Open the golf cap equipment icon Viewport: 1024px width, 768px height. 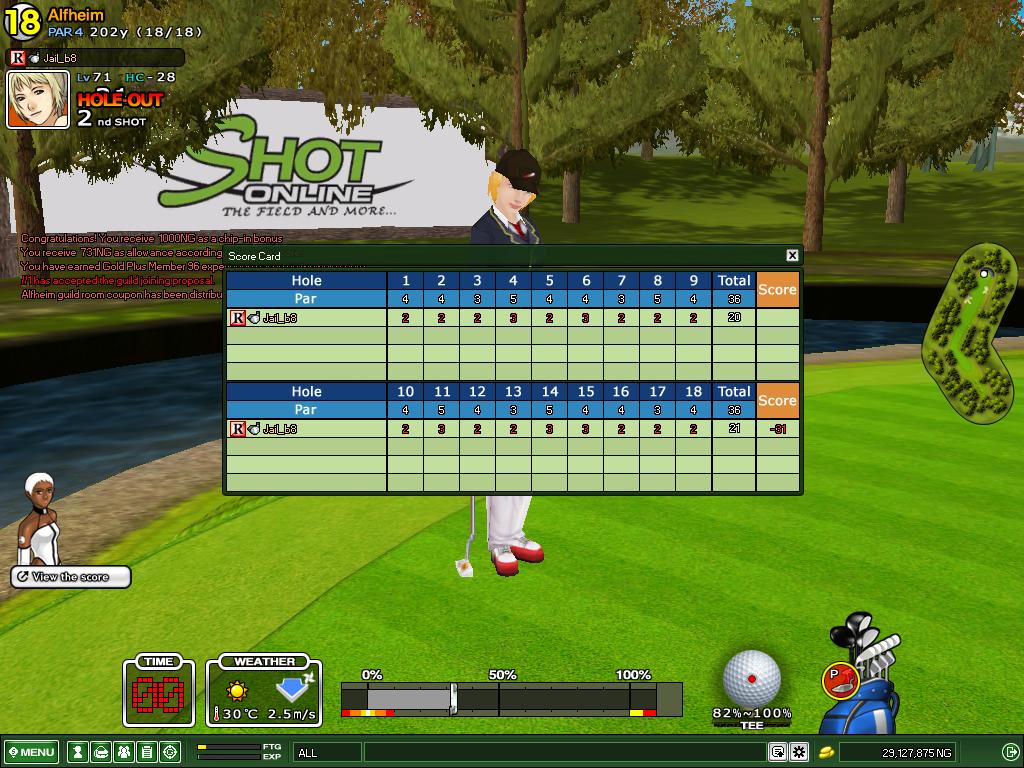click(101, 752)
